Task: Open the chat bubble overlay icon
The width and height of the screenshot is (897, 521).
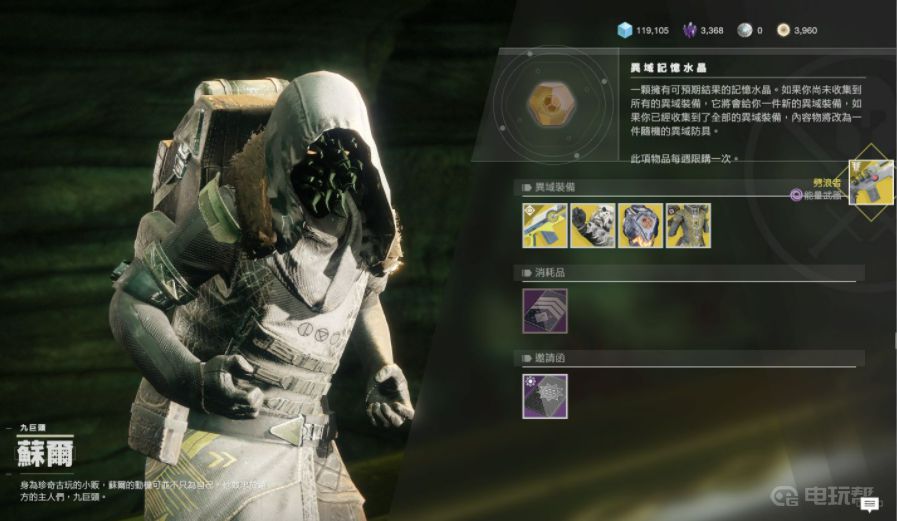Action: 869,504
